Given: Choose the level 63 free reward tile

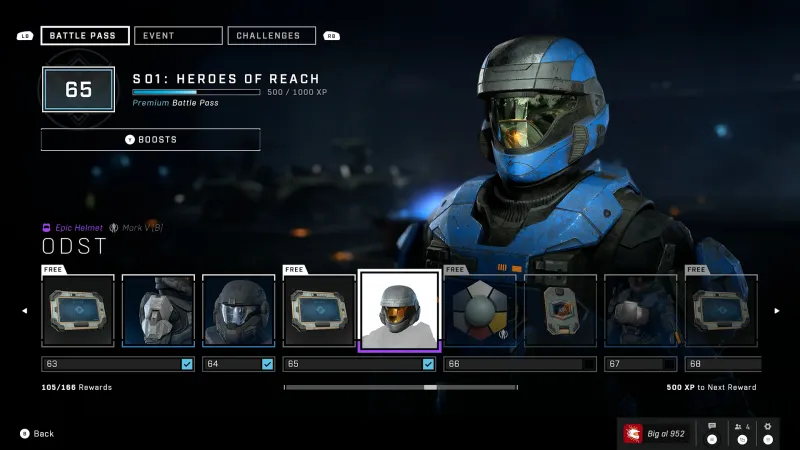Looking at the screenshot, I should pyautogui.click(x=78, y=310).
